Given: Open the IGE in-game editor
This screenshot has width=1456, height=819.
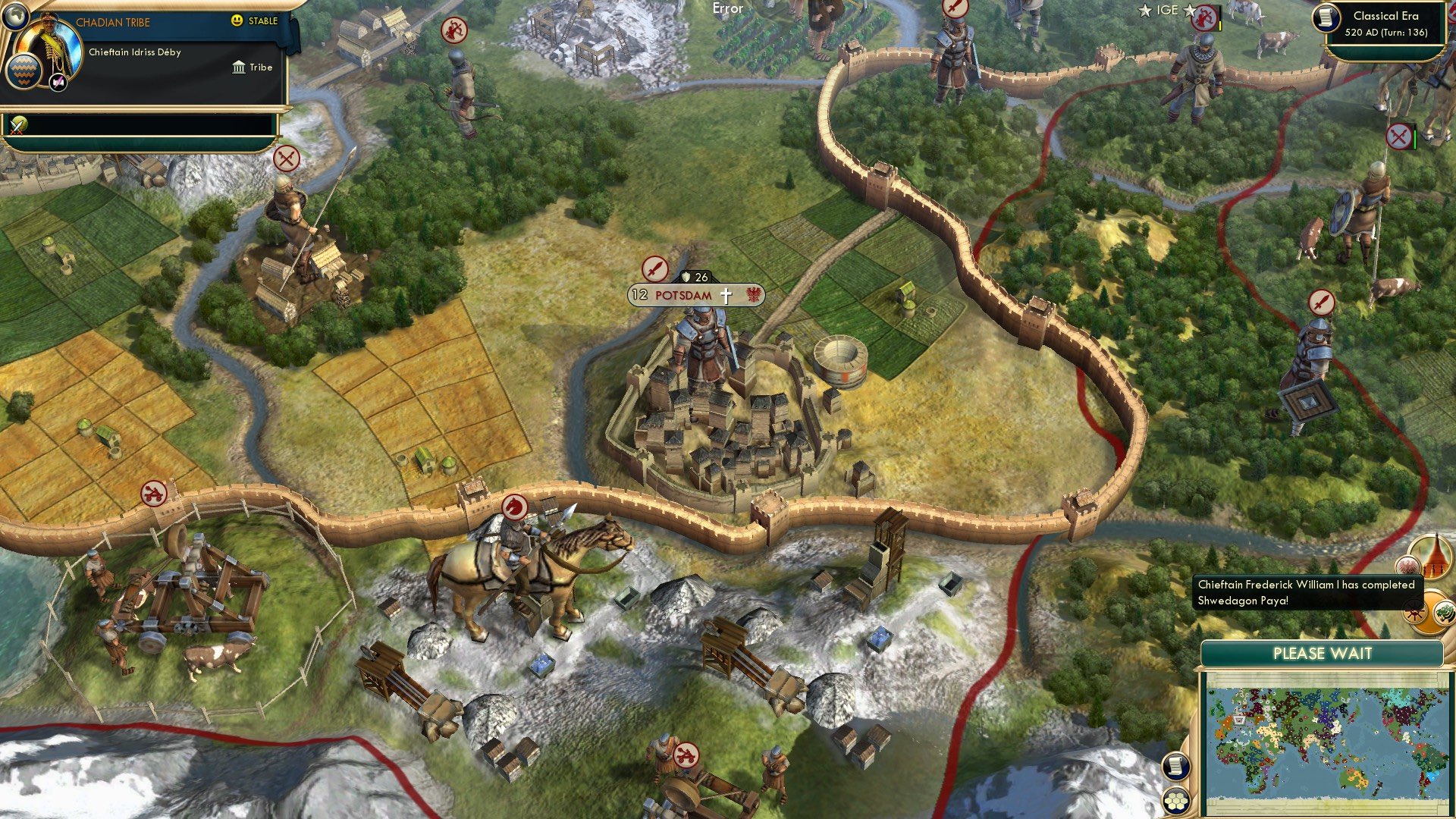Looking at the screenshot, I should (1167, 10).
